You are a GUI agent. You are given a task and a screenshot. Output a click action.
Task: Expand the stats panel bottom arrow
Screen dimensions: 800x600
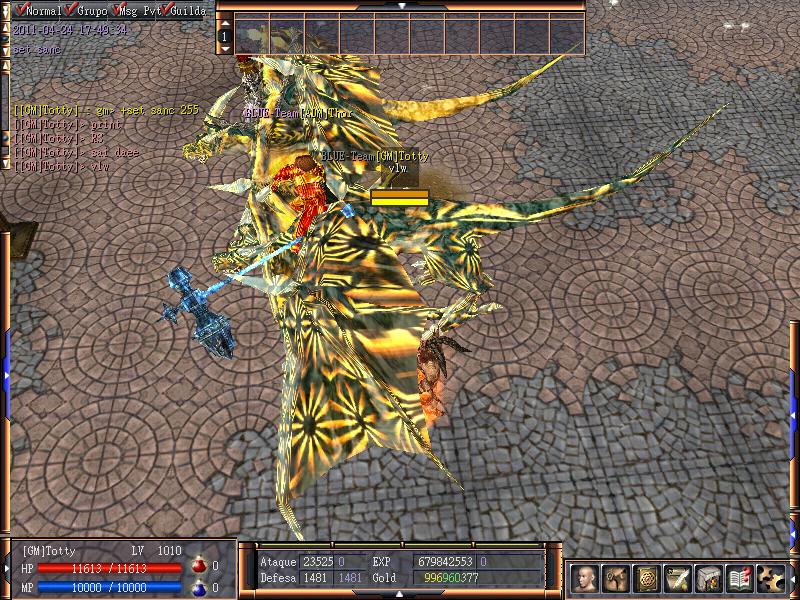point(401,592)
